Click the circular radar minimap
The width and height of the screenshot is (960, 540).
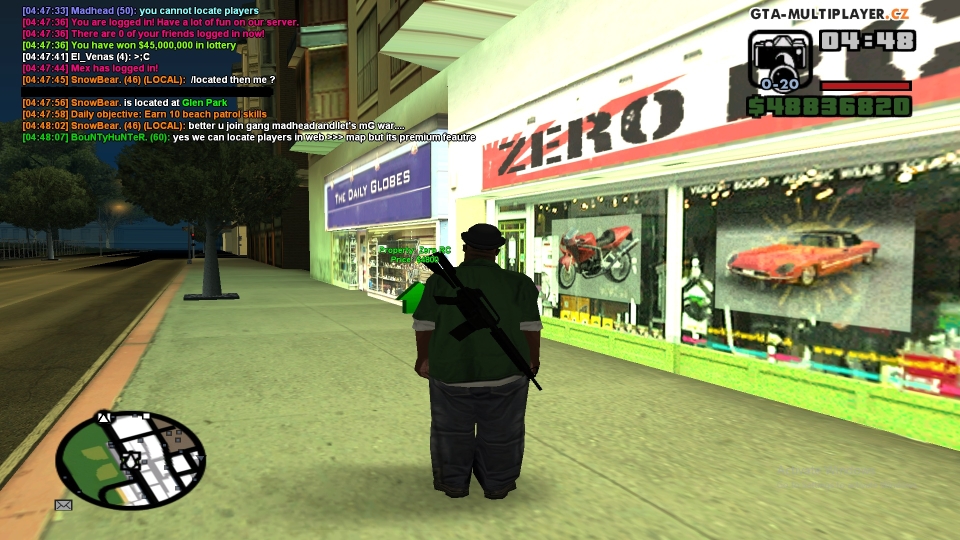pos(131,461)
